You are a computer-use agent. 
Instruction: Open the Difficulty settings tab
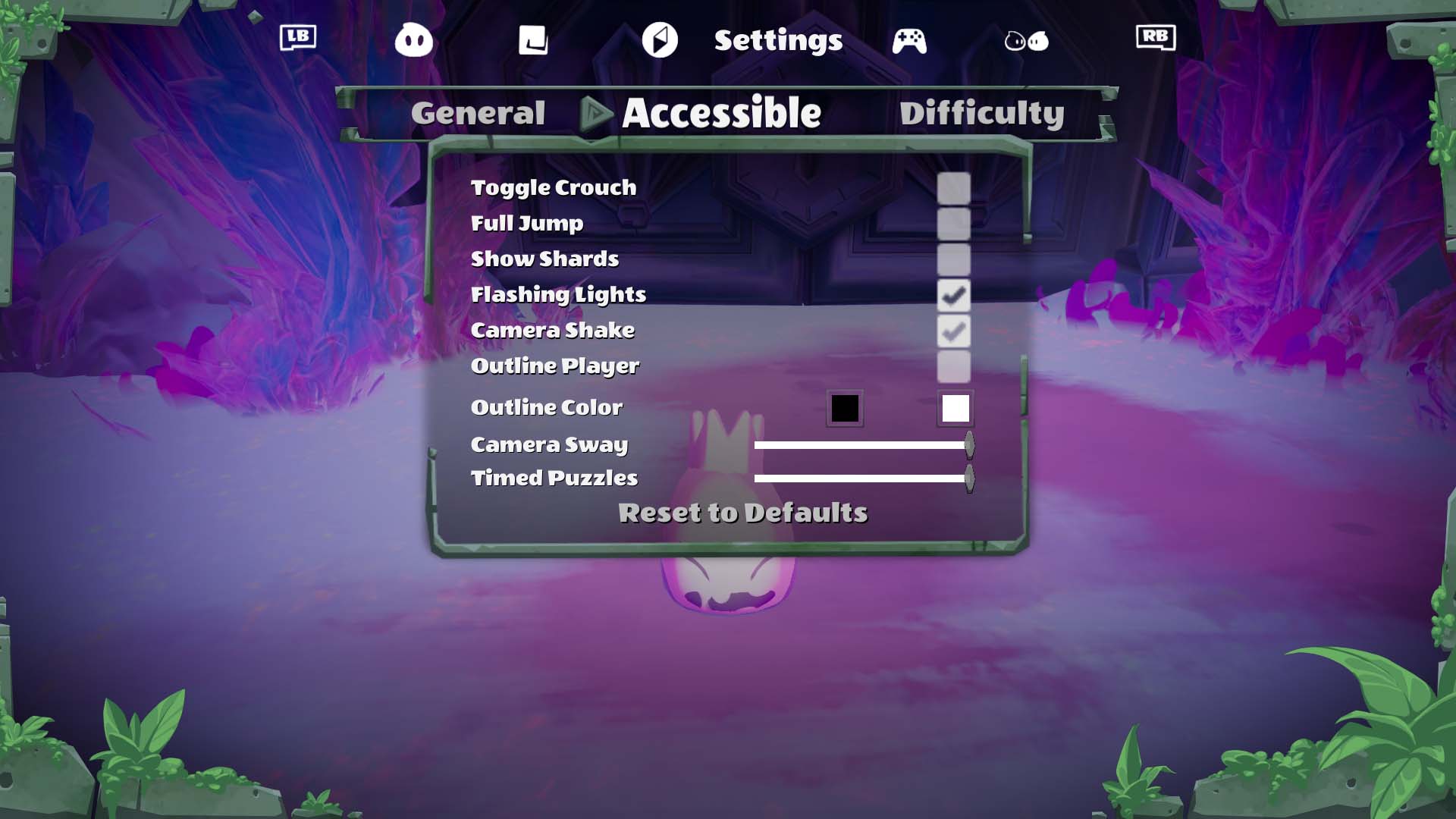click(x=981, y=114)
